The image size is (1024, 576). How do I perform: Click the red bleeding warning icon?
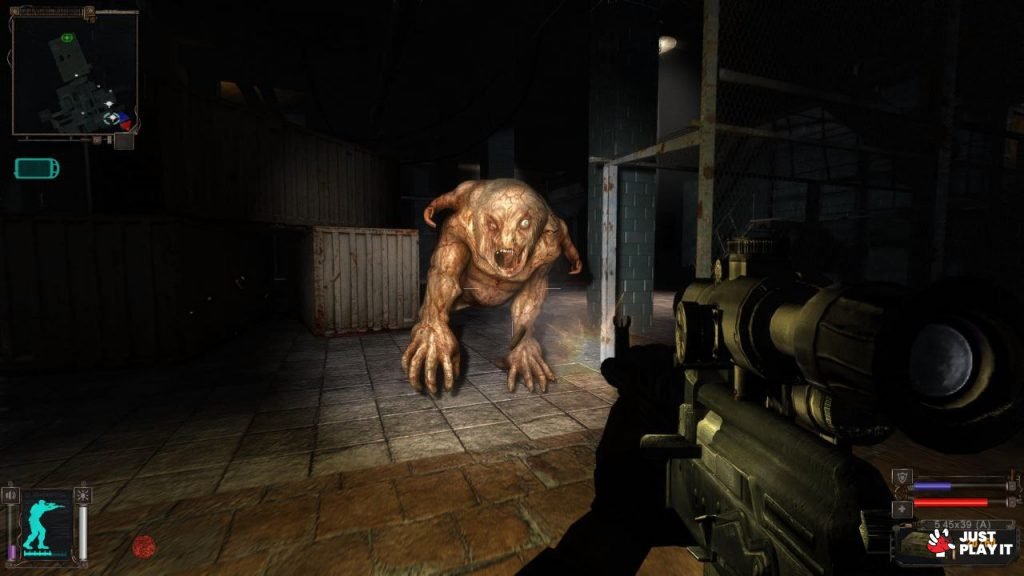click(x=144, y=546)
